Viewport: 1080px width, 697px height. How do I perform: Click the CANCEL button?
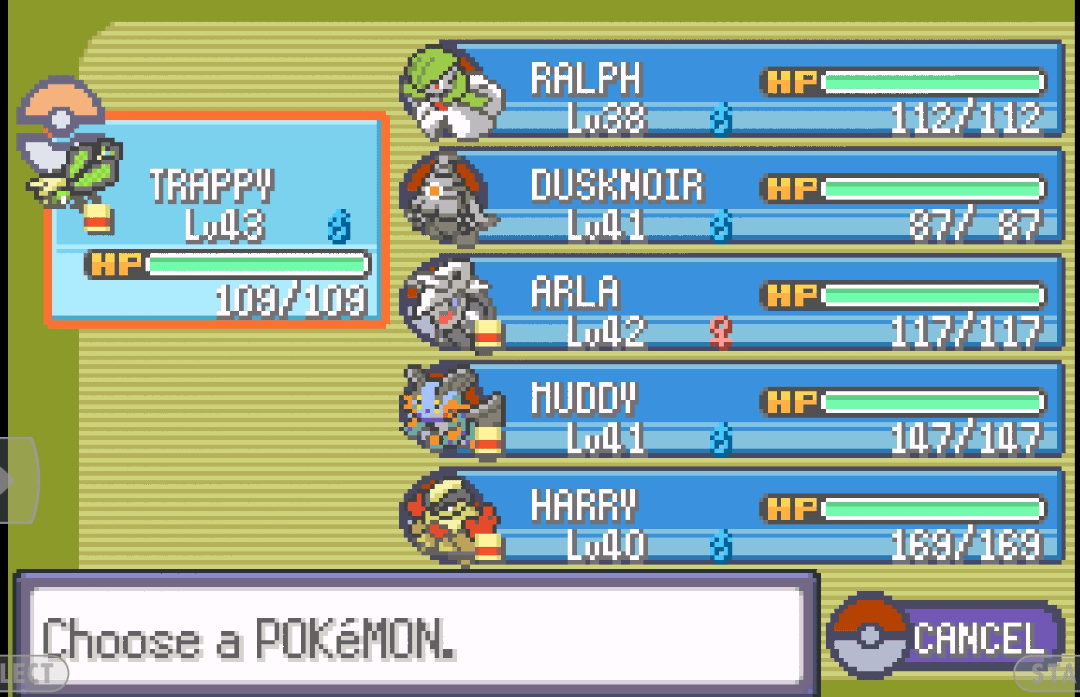click(946, 637)
